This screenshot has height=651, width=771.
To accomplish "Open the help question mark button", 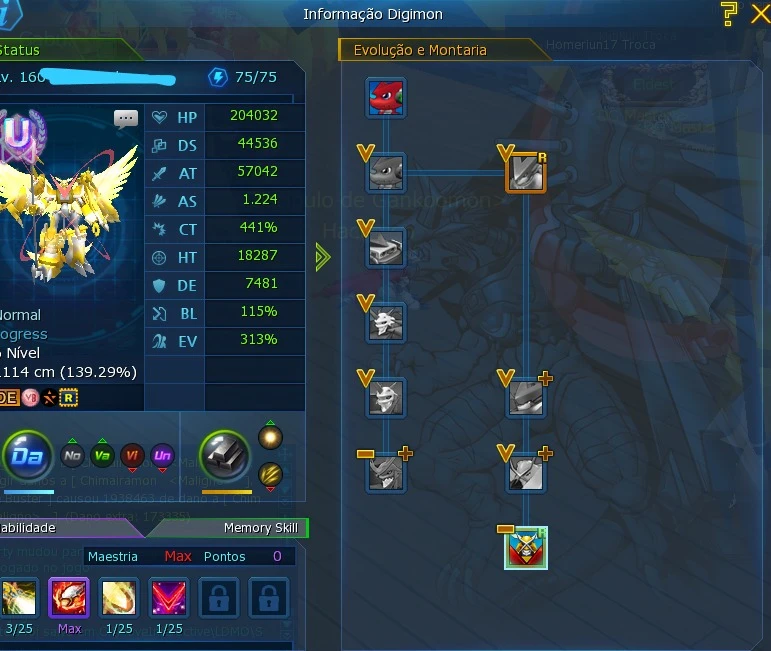I will [729, 13].
